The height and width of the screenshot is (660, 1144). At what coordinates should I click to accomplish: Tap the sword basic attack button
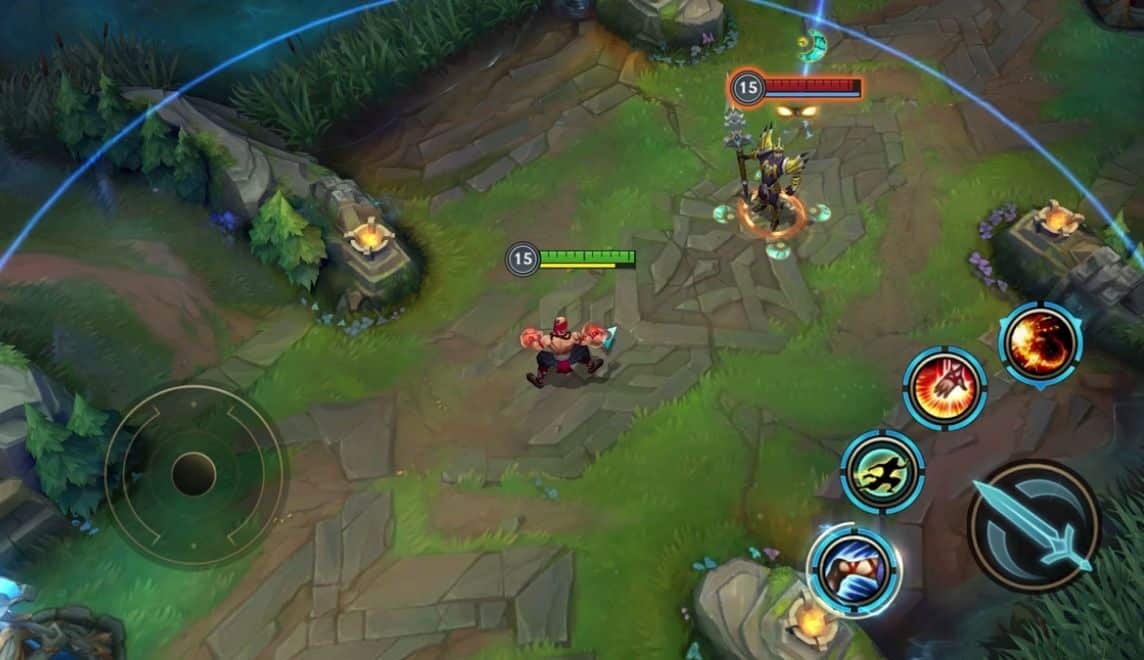point(1033,525)
